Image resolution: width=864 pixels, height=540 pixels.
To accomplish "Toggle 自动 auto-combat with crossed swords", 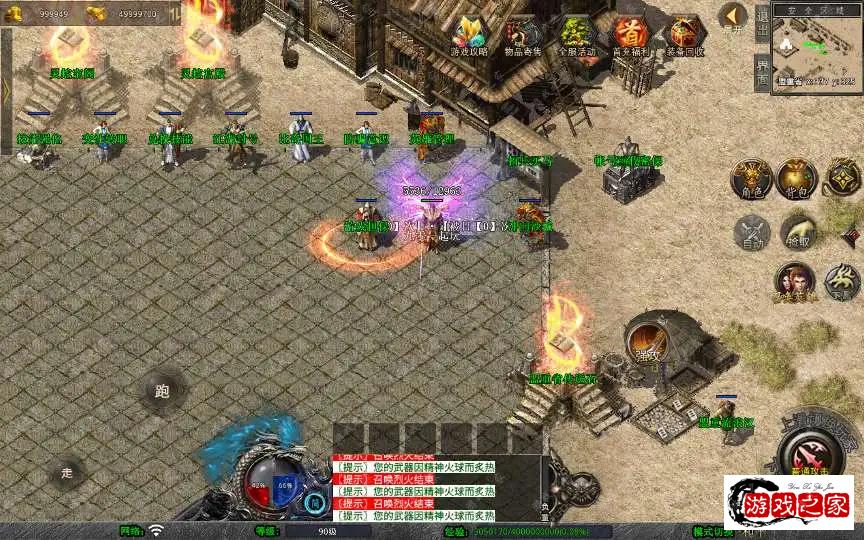I will pos(750,232).
